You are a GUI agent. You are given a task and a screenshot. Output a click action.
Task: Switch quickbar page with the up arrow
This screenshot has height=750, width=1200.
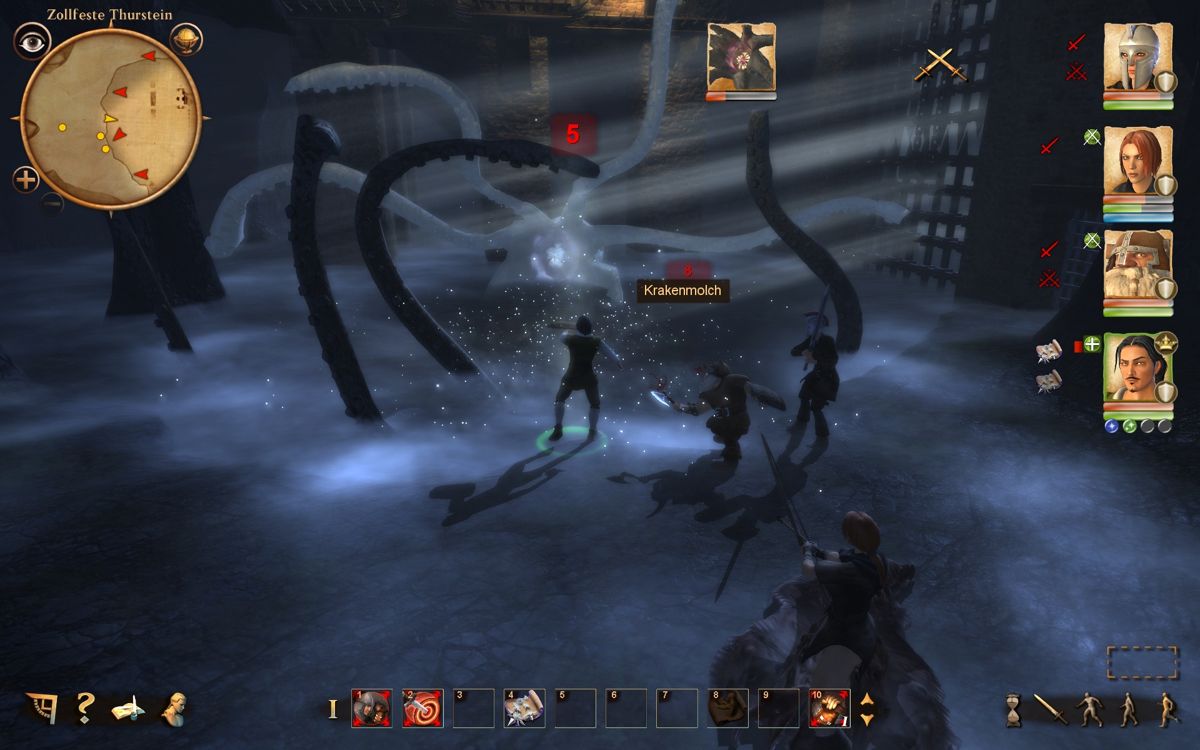867,699
